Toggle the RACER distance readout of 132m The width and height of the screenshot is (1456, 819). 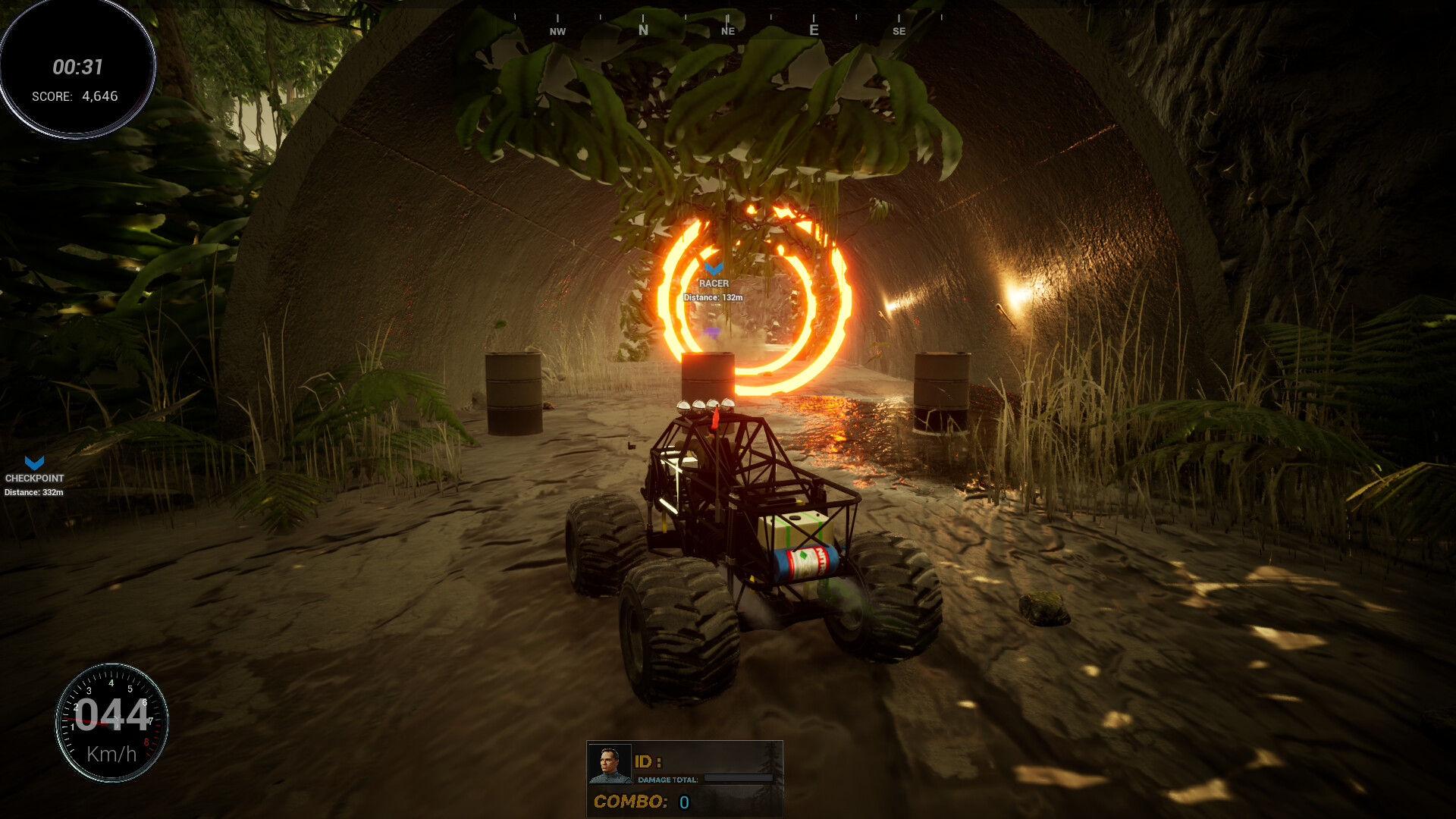[x=713, y=298]
